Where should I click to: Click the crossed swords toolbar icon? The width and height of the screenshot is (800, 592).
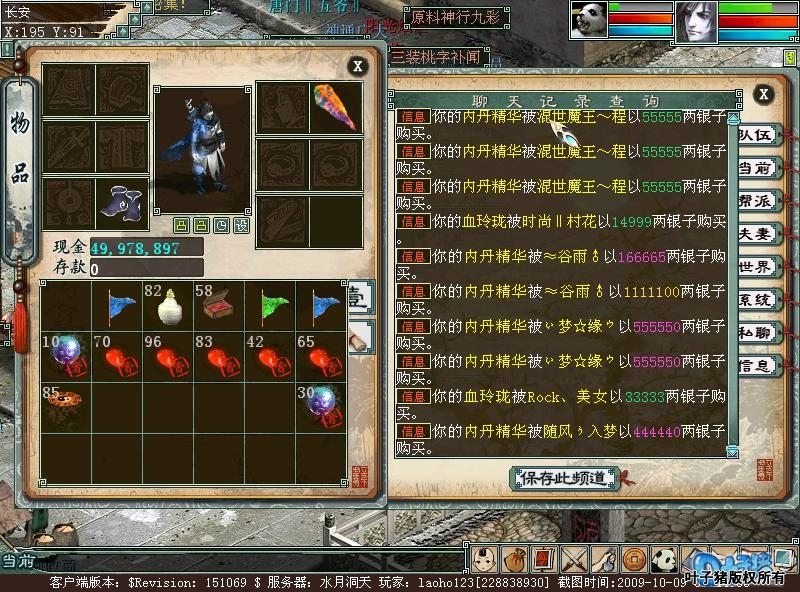point(574,560)
